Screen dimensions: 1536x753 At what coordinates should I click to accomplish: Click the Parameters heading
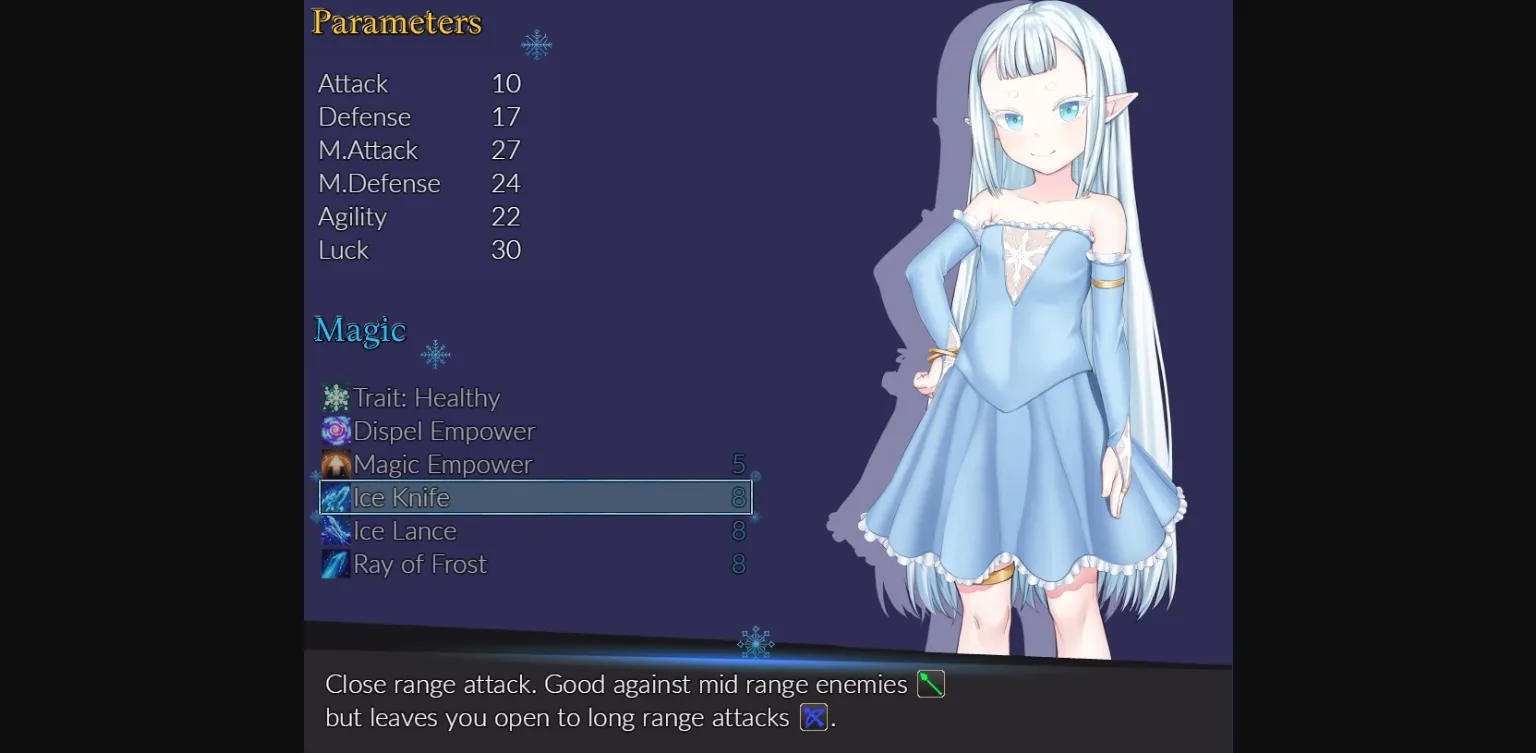tap(396, 22)
